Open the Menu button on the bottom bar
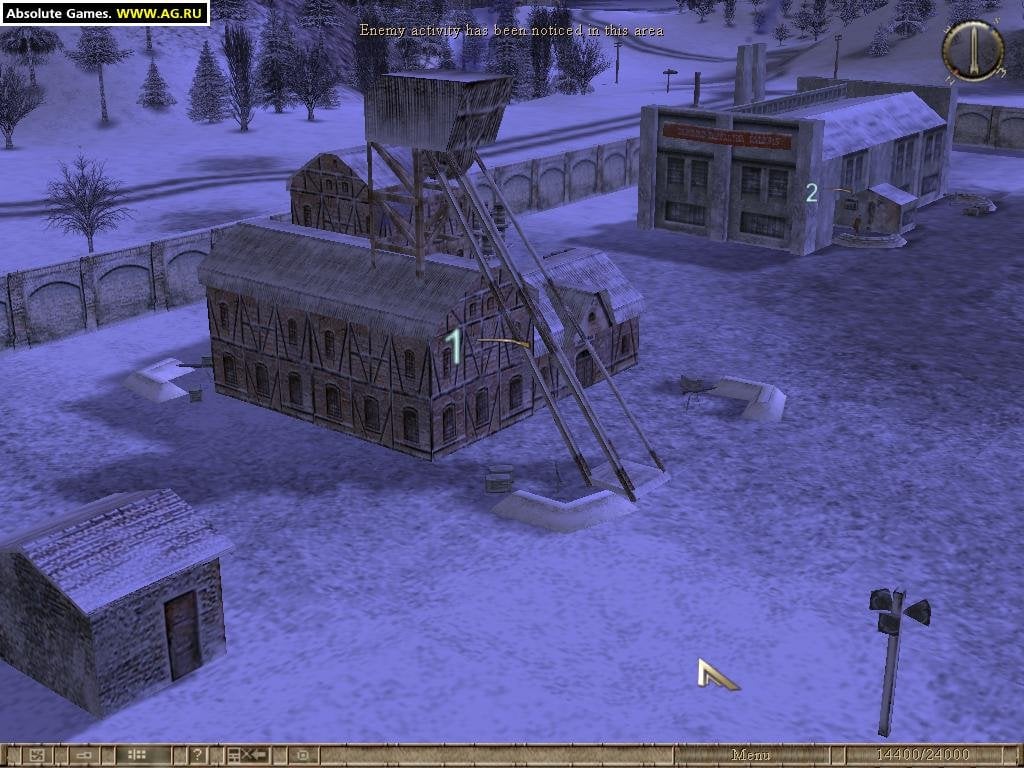This screenshot has height=768, width=1024. click(x=750, y=755)
